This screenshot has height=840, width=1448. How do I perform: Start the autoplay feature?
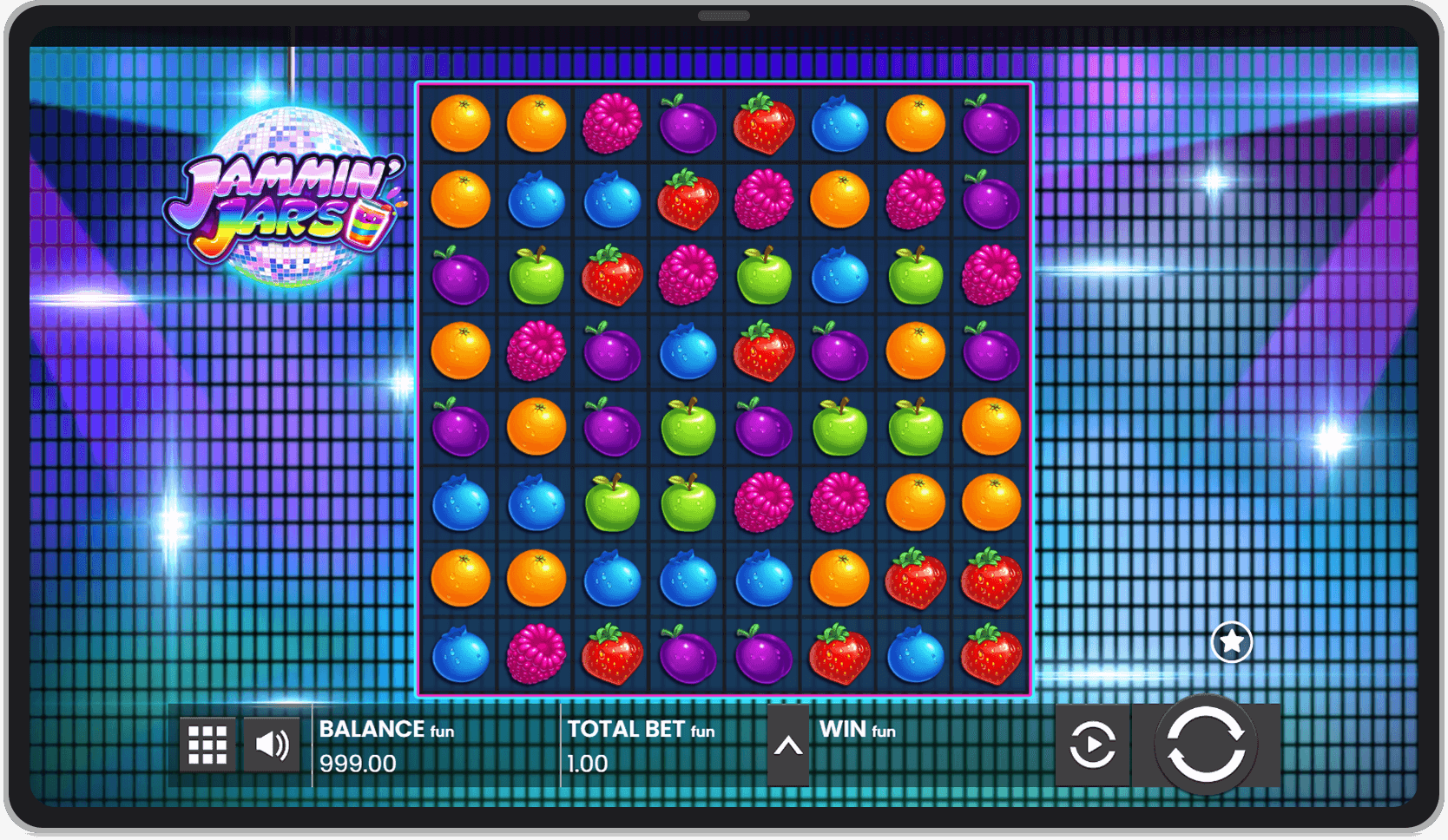(x=1092, y=744)
